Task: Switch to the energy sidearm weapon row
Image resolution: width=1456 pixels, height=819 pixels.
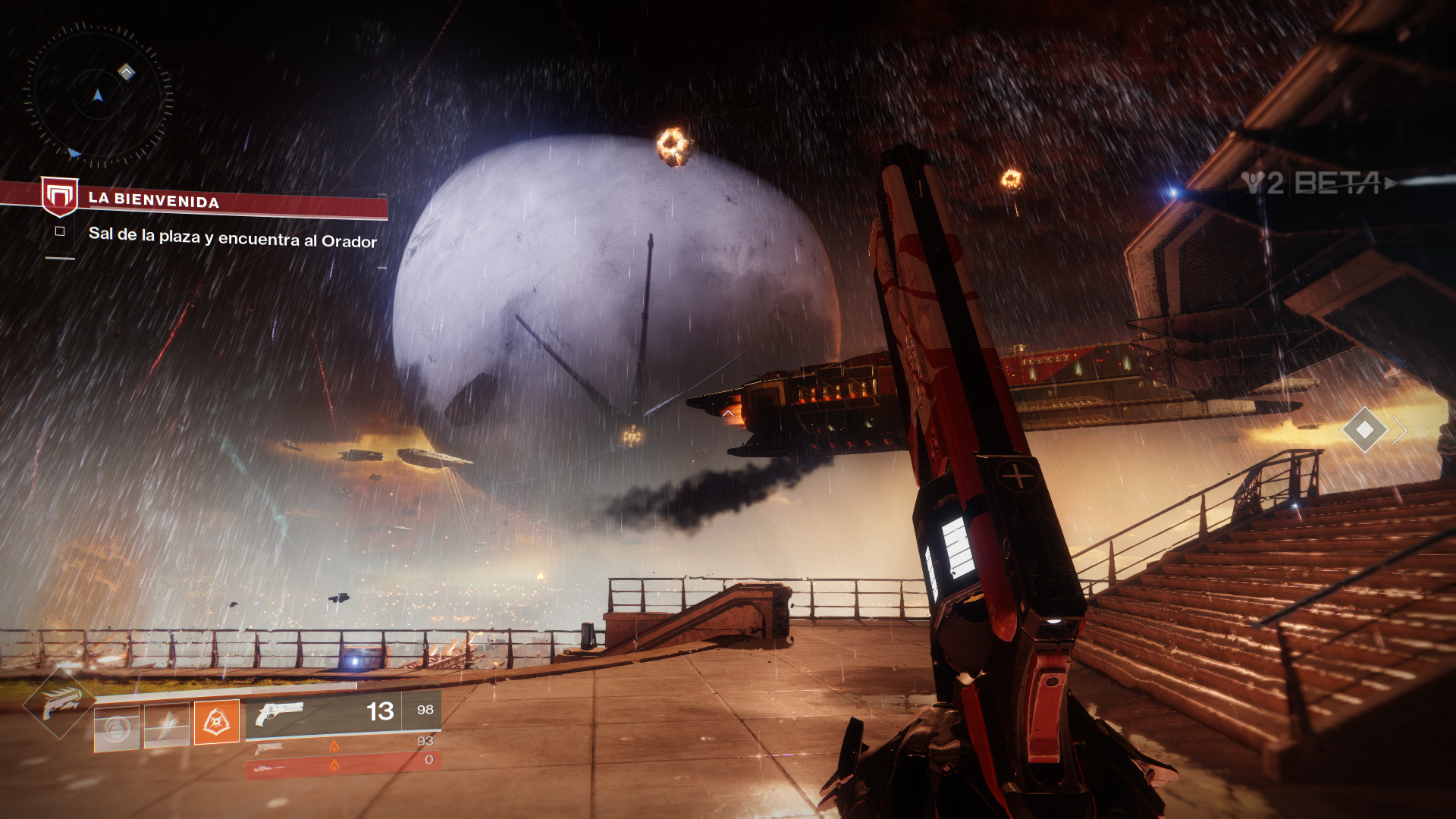Action: click(x=343, y=745)
